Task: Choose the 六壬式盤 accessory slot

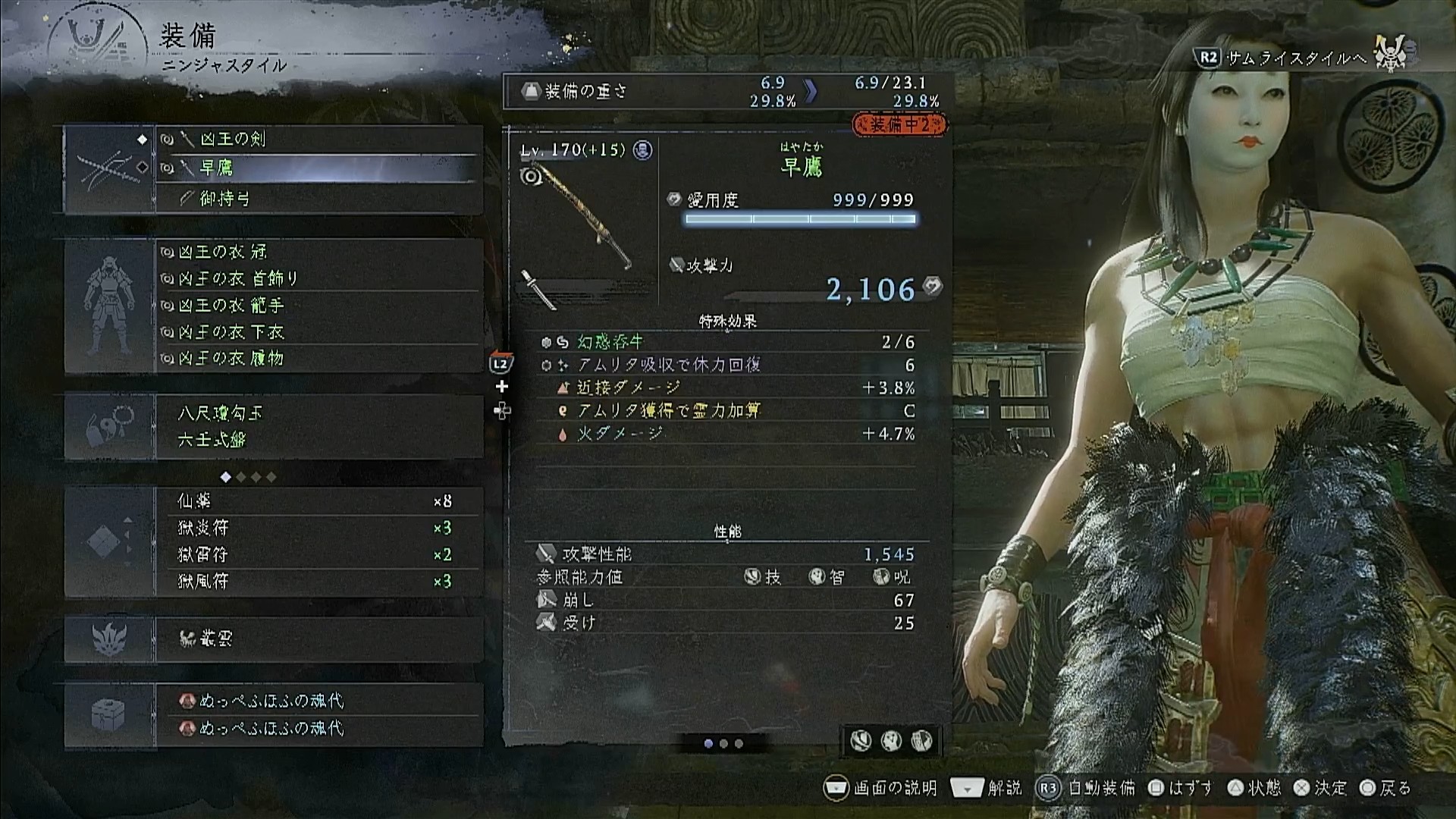Action: point(318,440)
